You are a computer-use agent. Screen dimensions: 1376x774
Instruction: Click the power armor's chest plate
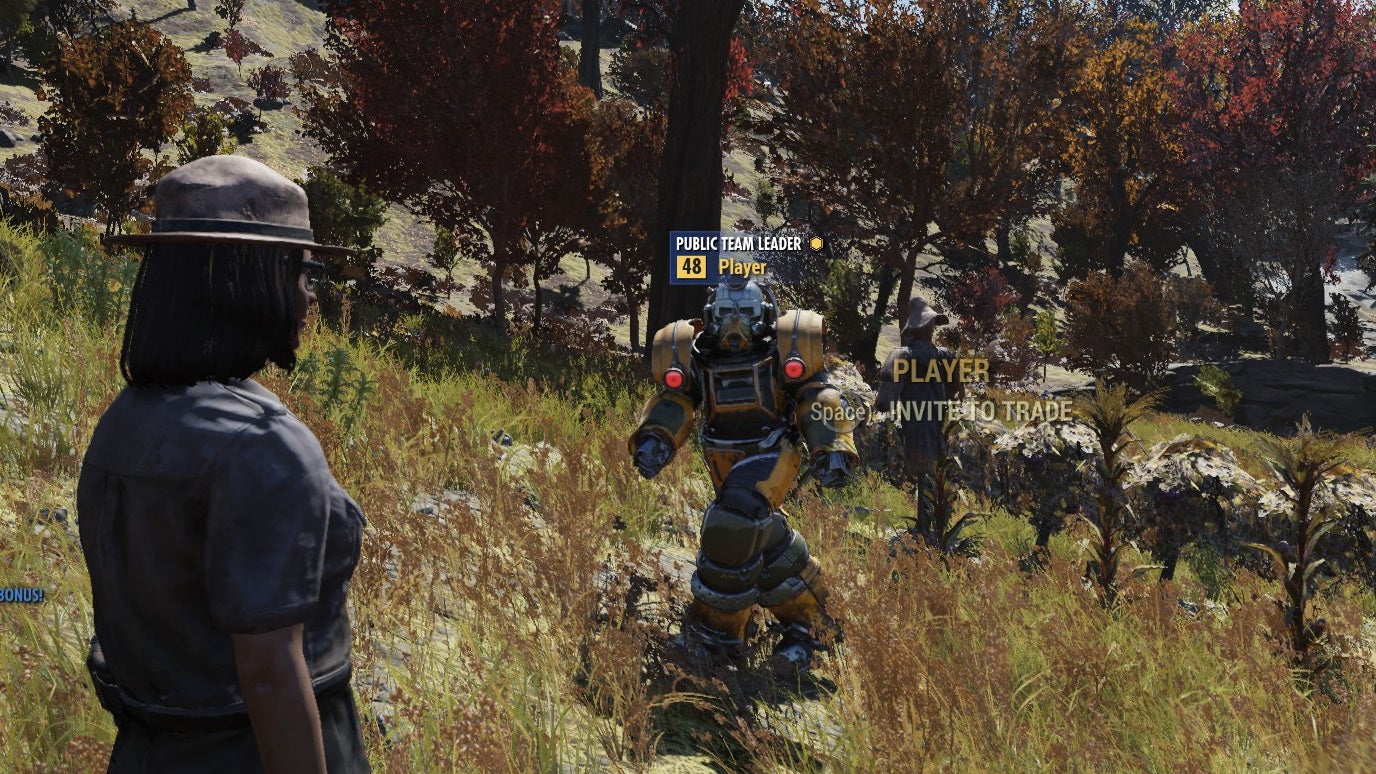coord(737,395)
